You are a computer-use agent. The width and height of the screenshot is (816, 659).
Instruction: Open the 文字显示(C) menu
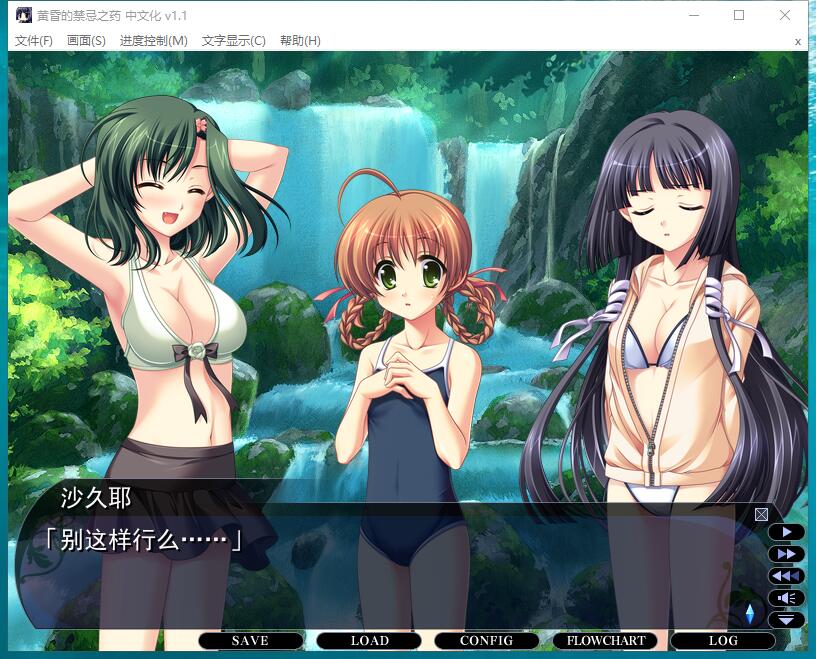pos(233,41)
